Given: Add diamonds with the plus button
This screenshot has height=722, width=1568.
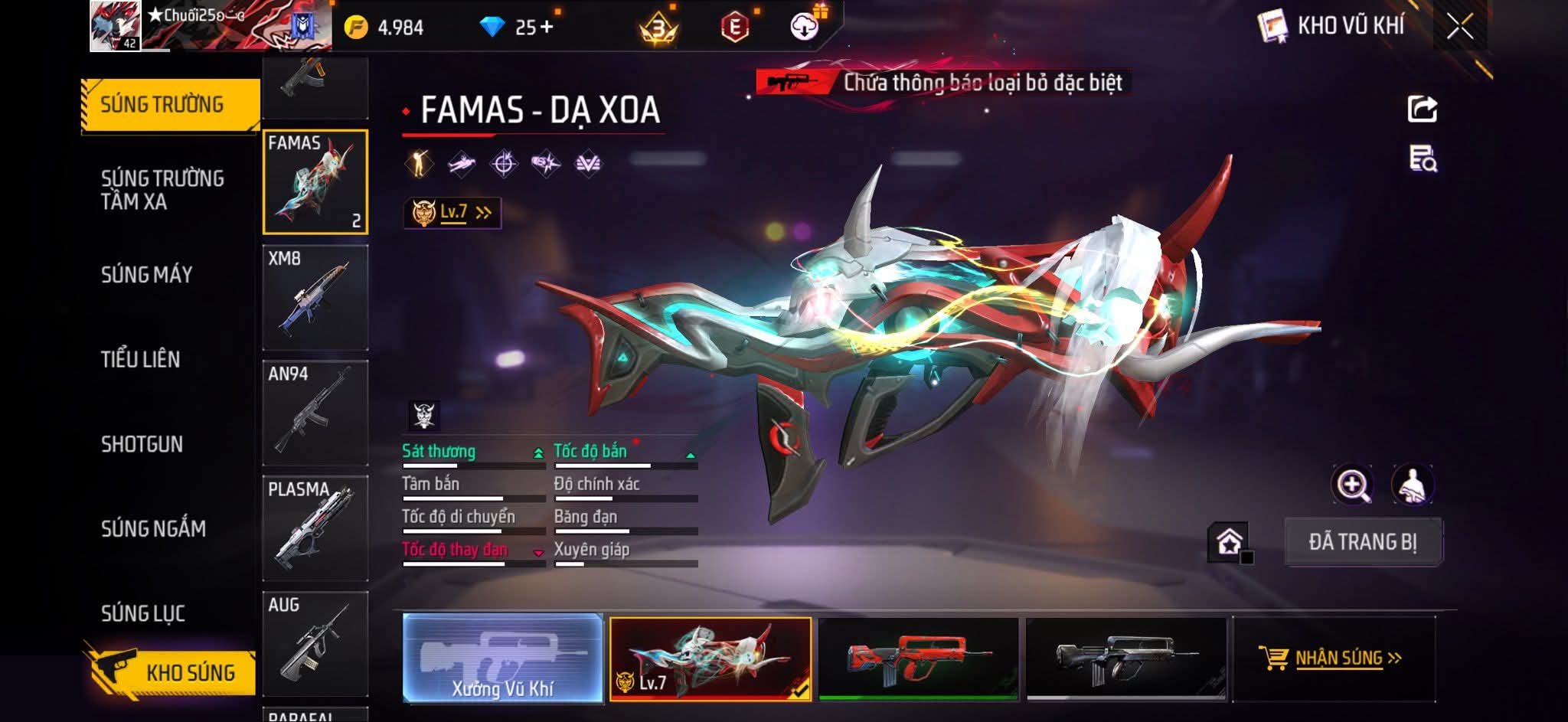Looking at the screenshot, I should coord(547,28).
